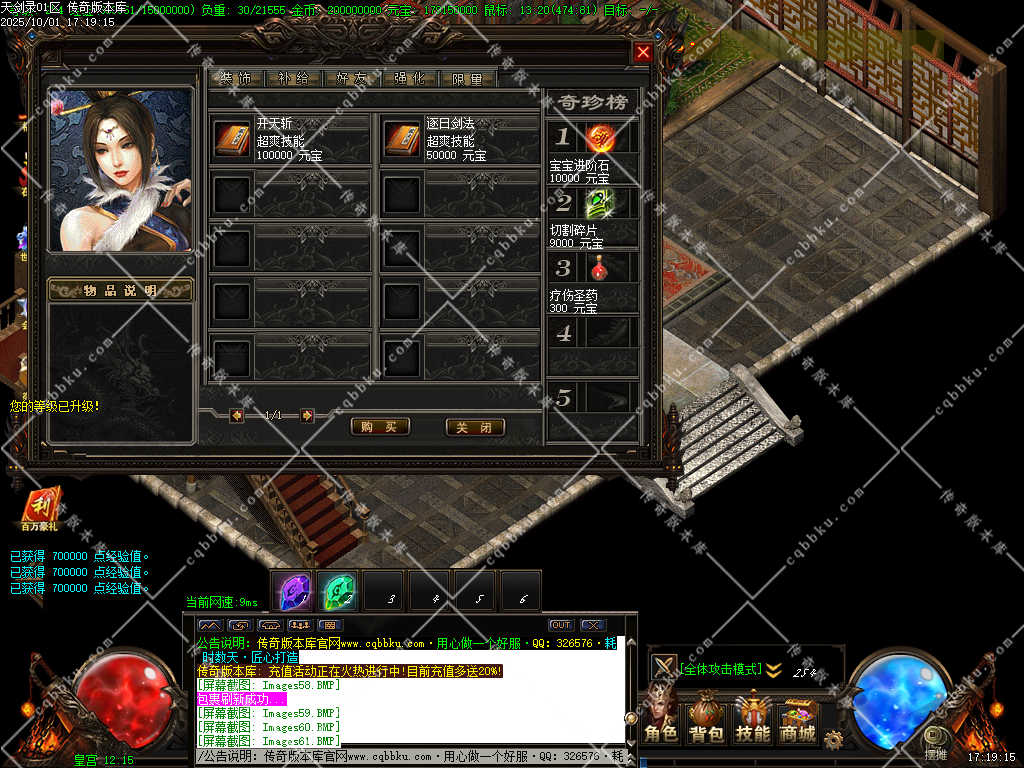Switch to the 装饰 shop tab
The width and height of the screenshot is (1024, 768).
236,79
